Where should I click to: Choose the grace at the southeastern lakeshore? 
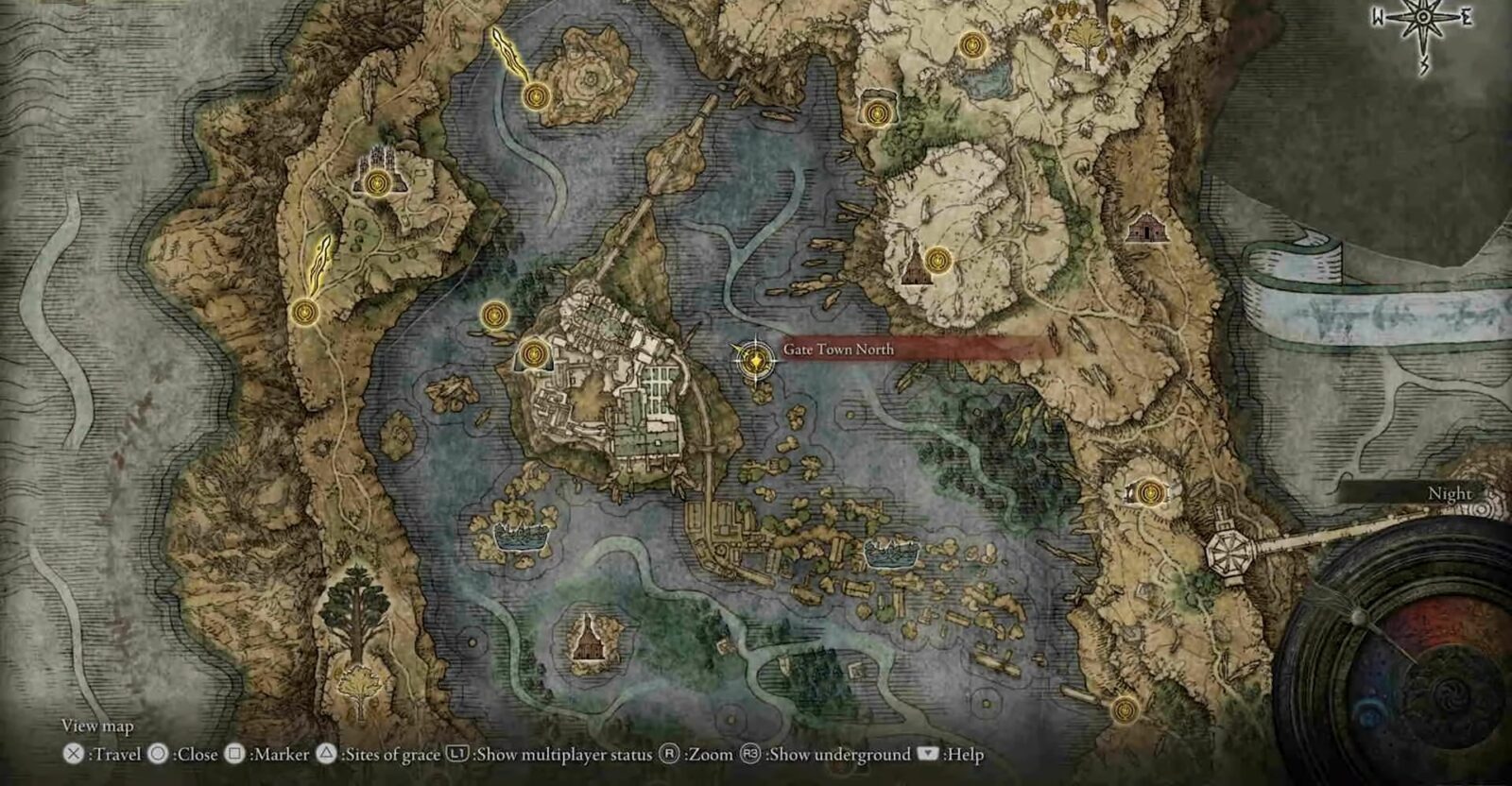point(1125,709)
